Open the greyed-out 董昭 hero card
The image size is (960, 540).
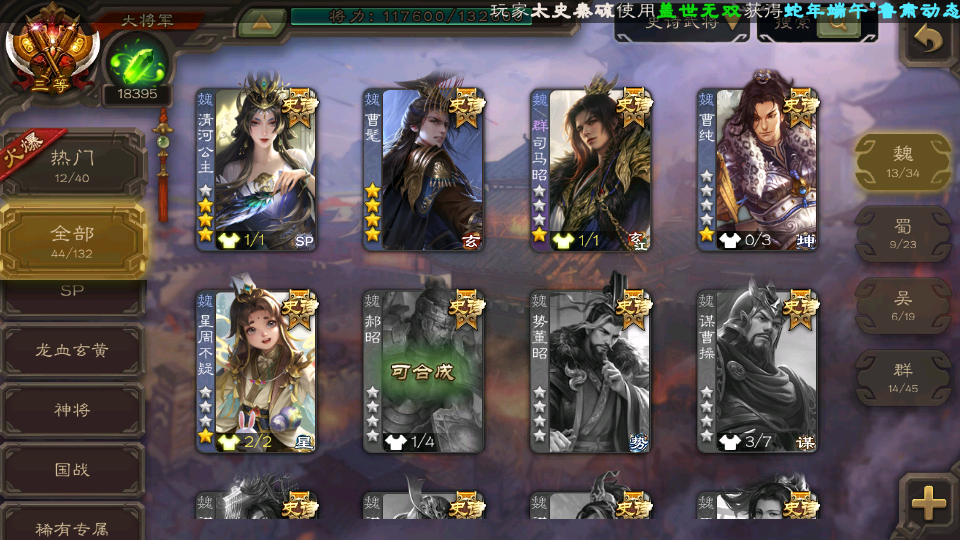point(590,371)
